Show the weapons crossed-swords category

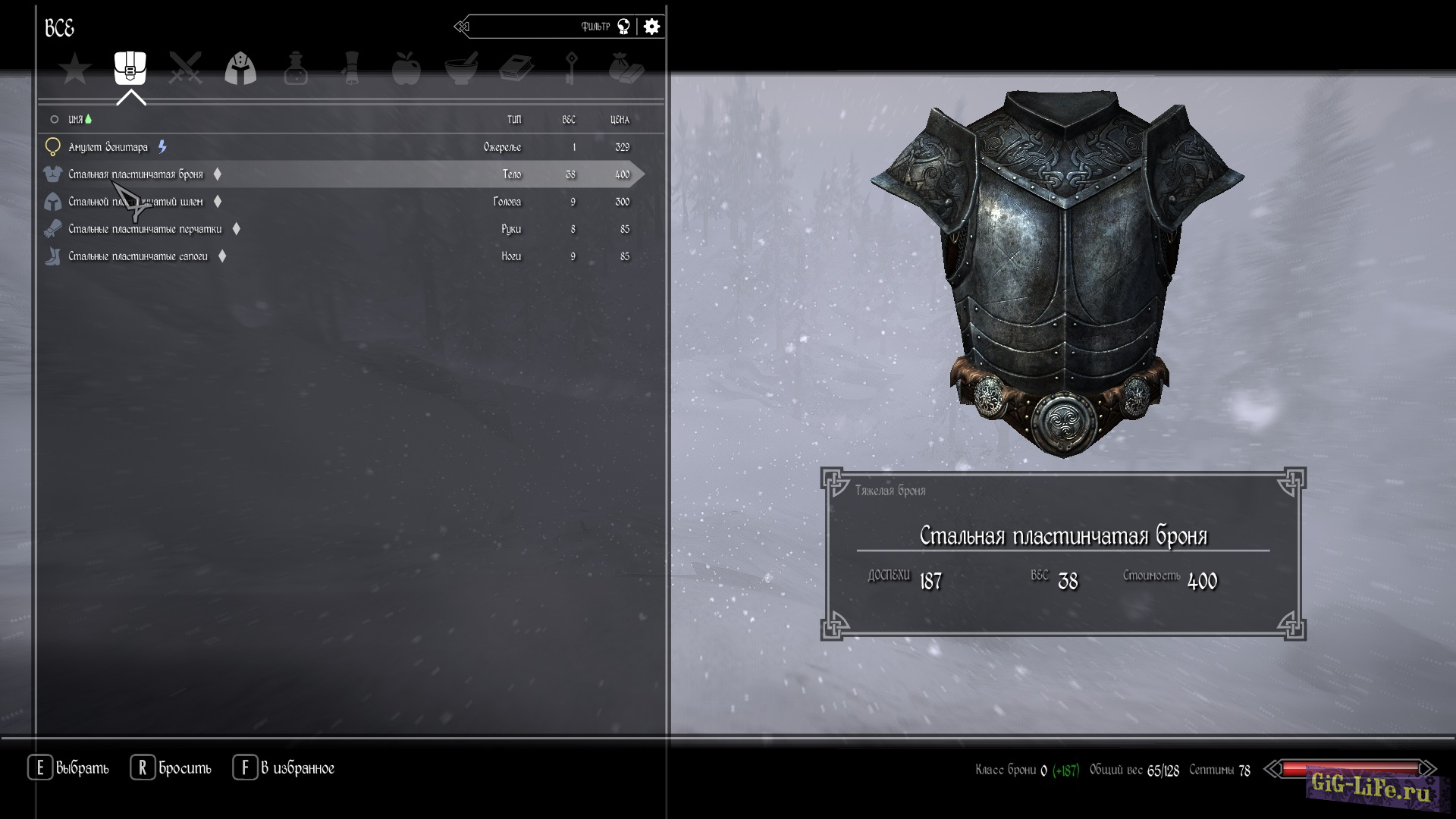185,68
